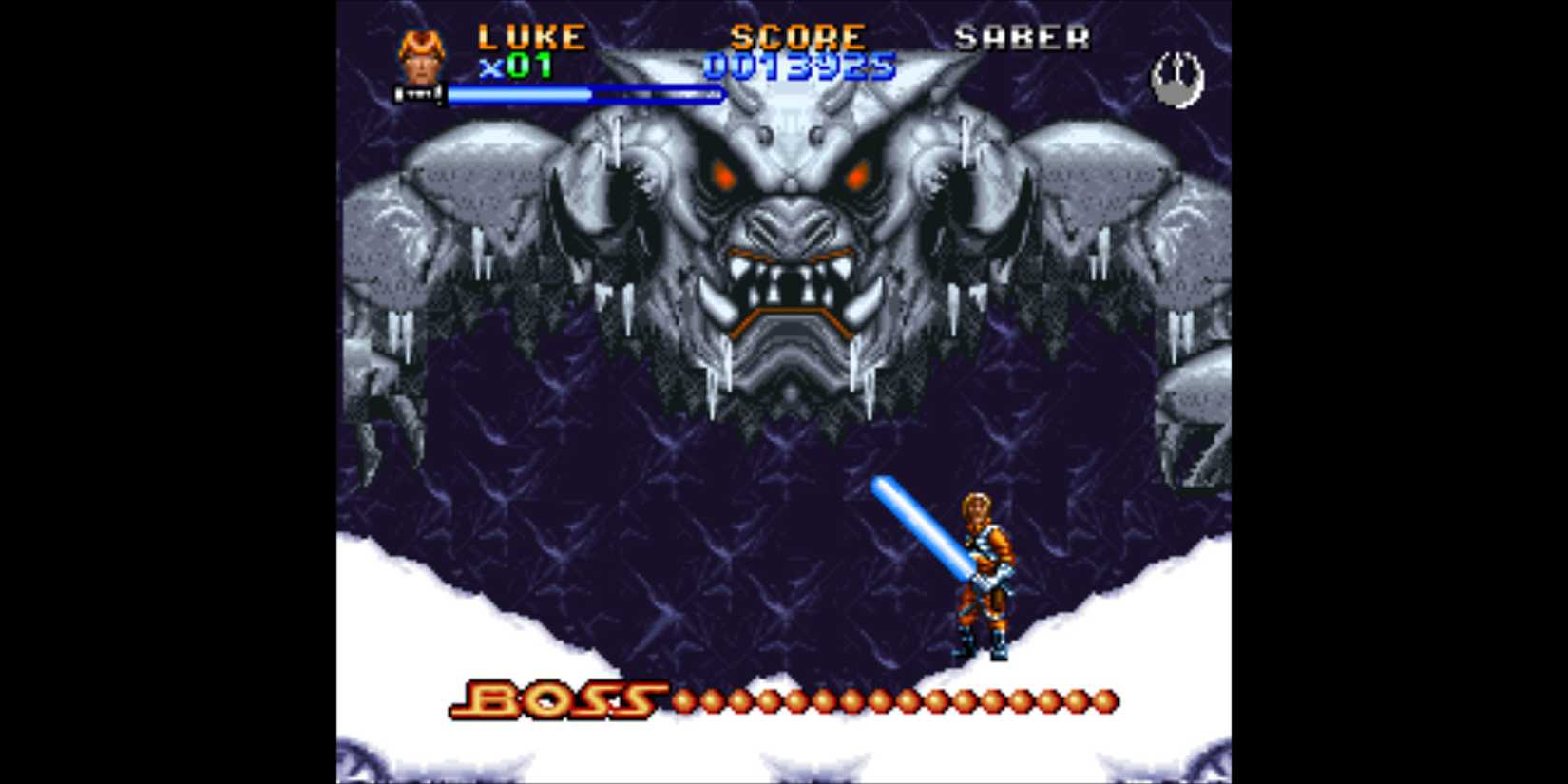Select the LUKE name label
1568x784 pixels.
[x=532, y=35]
